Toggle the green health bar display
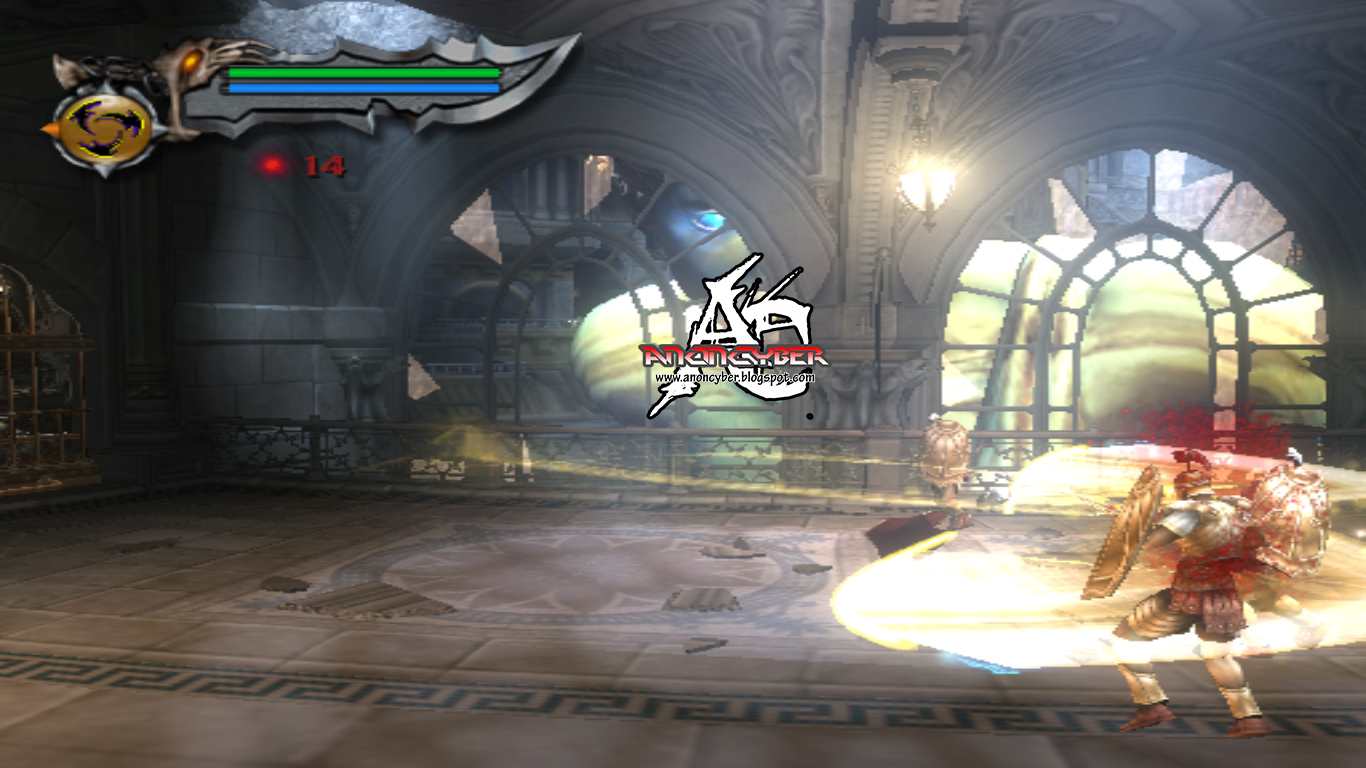Screen dimensions: 1366x768 pyautogui.click(x=363, y=74)
